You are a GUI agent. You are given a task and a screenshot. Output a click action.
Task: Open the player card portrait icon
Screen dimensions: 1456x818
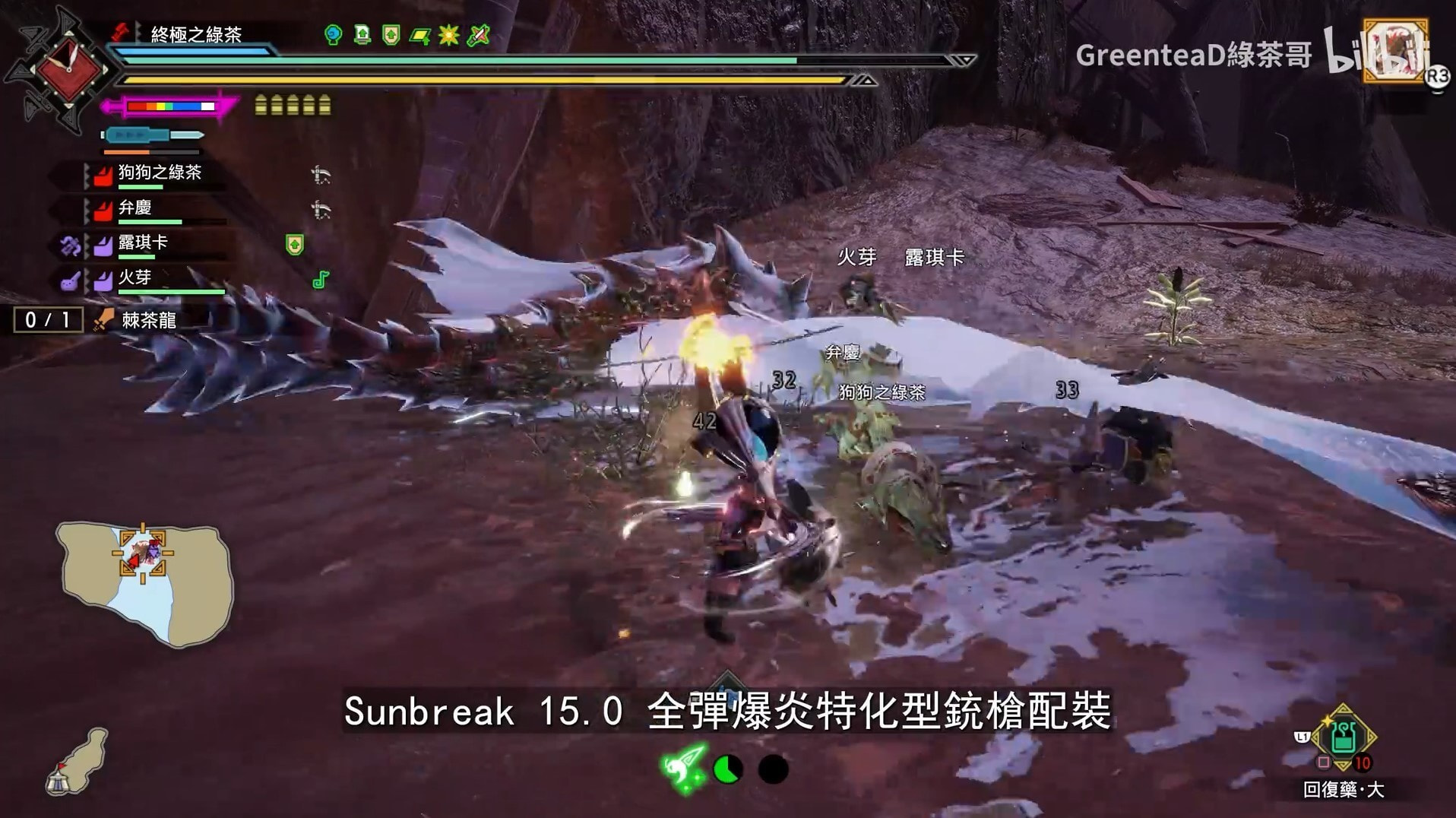[1394, 50]
